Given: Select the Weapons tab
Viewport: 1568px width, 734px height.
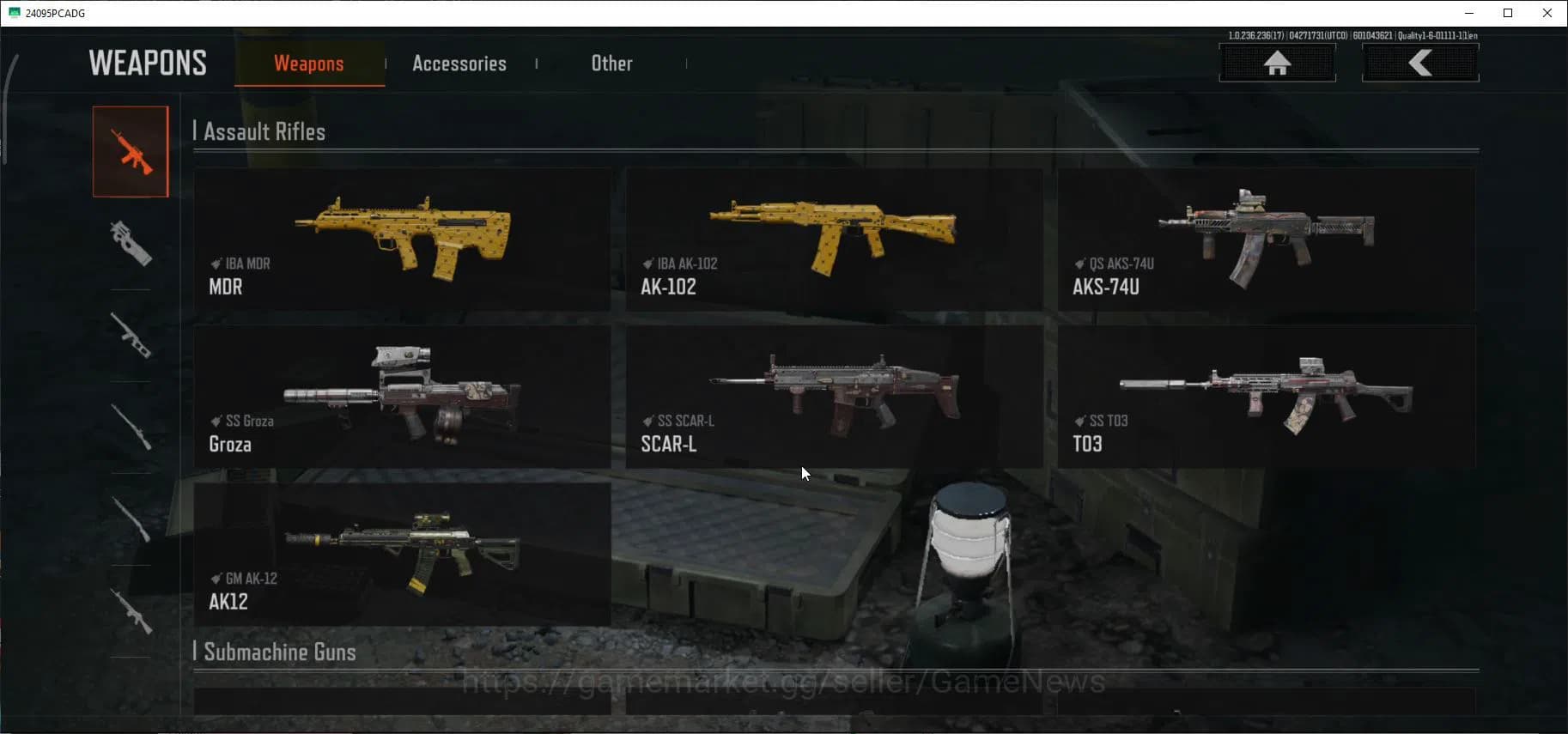Looking at the screenshot, I should (x=309, y=63).
